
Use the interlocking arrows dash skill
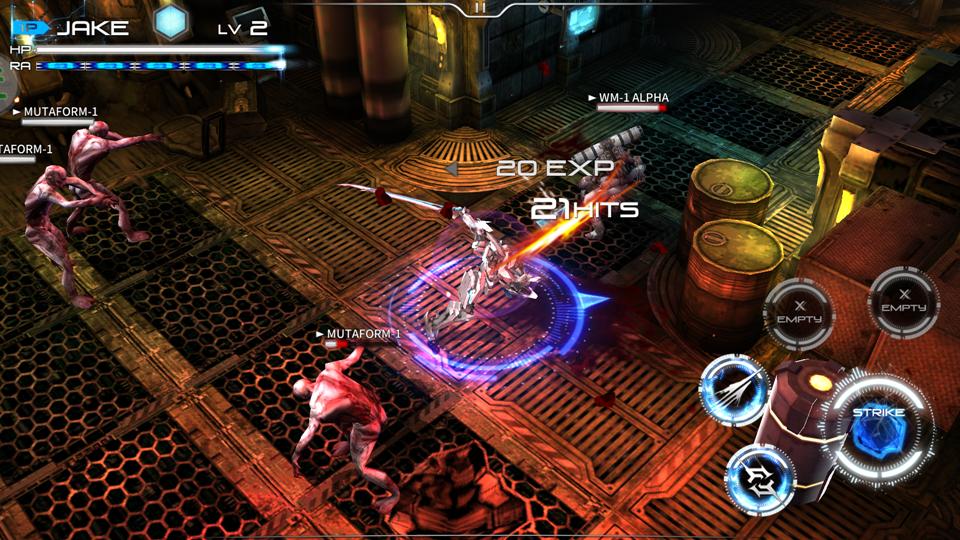point(759,476)
